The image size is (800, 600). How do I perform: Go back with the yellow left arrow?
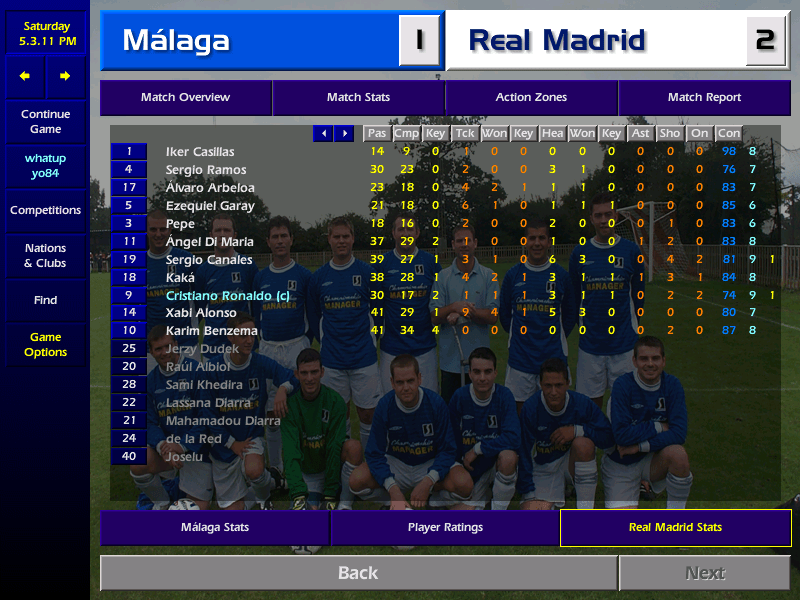coord(25,76)
